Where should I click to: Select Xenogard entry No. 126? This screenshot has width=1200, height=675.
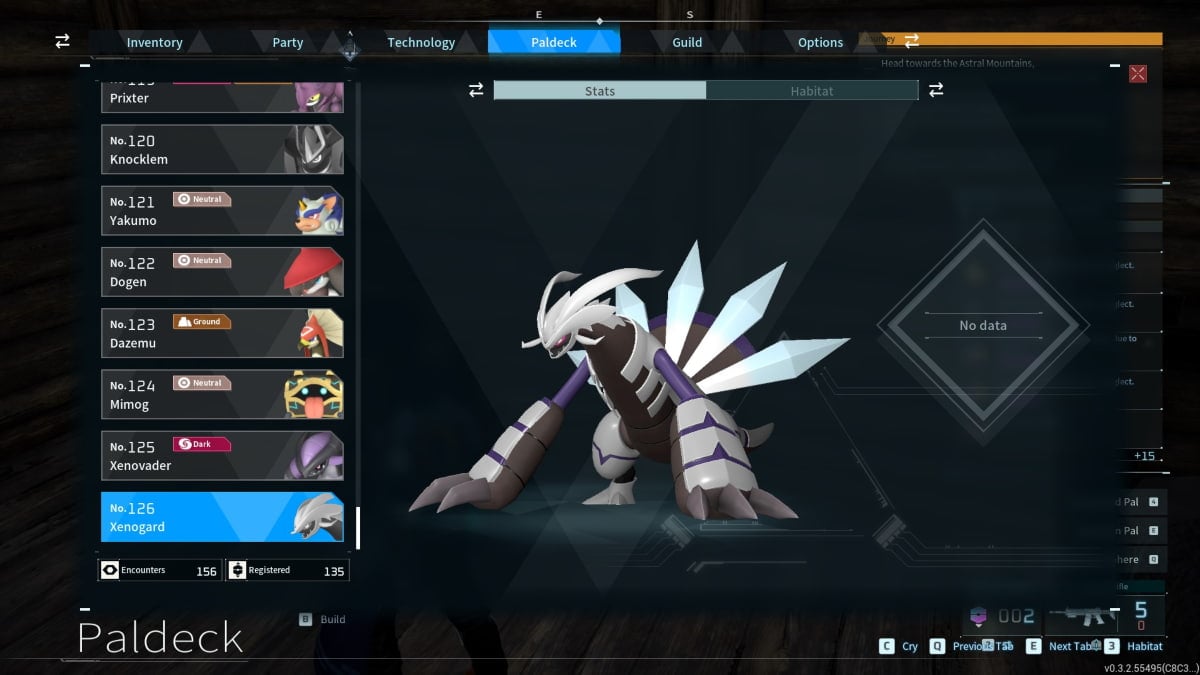222,517
